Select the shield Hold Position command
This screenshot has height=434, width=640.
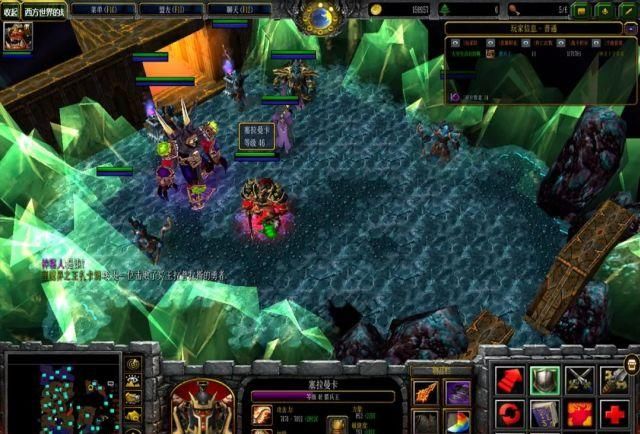click(544, 378)
